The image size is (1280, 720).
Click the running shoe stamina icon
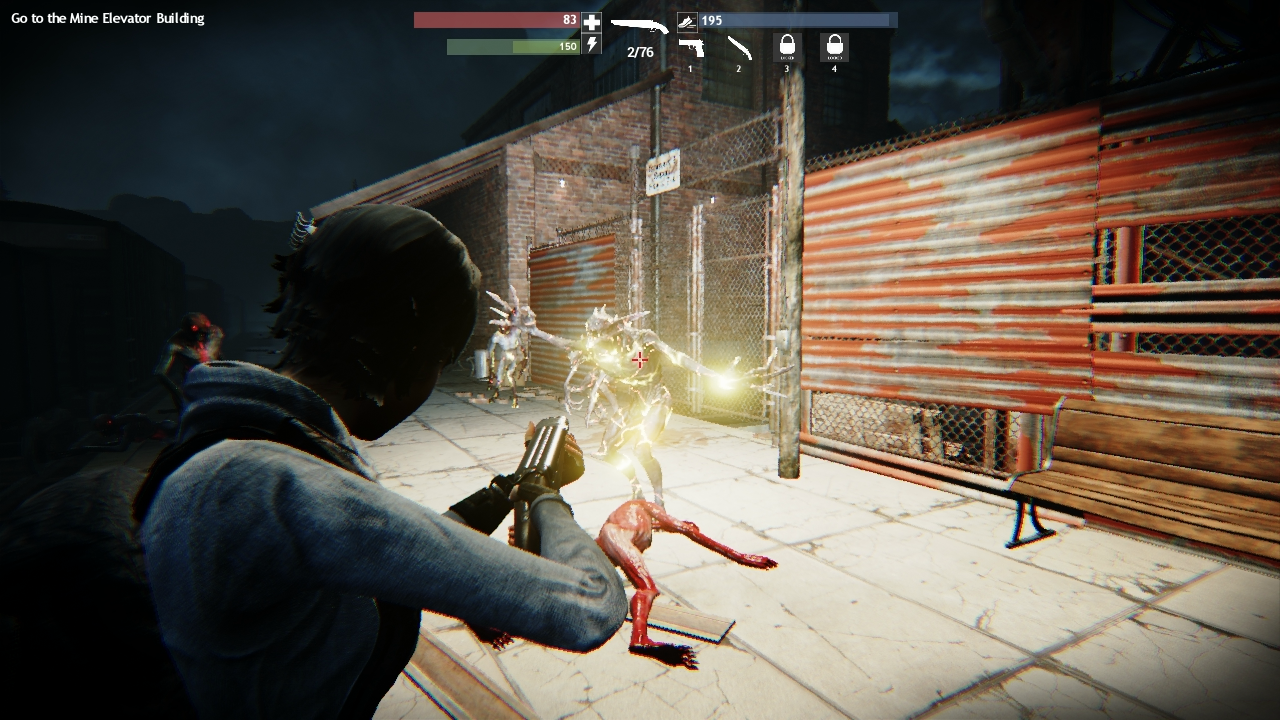pyautogui.click(x=687, y=20)
